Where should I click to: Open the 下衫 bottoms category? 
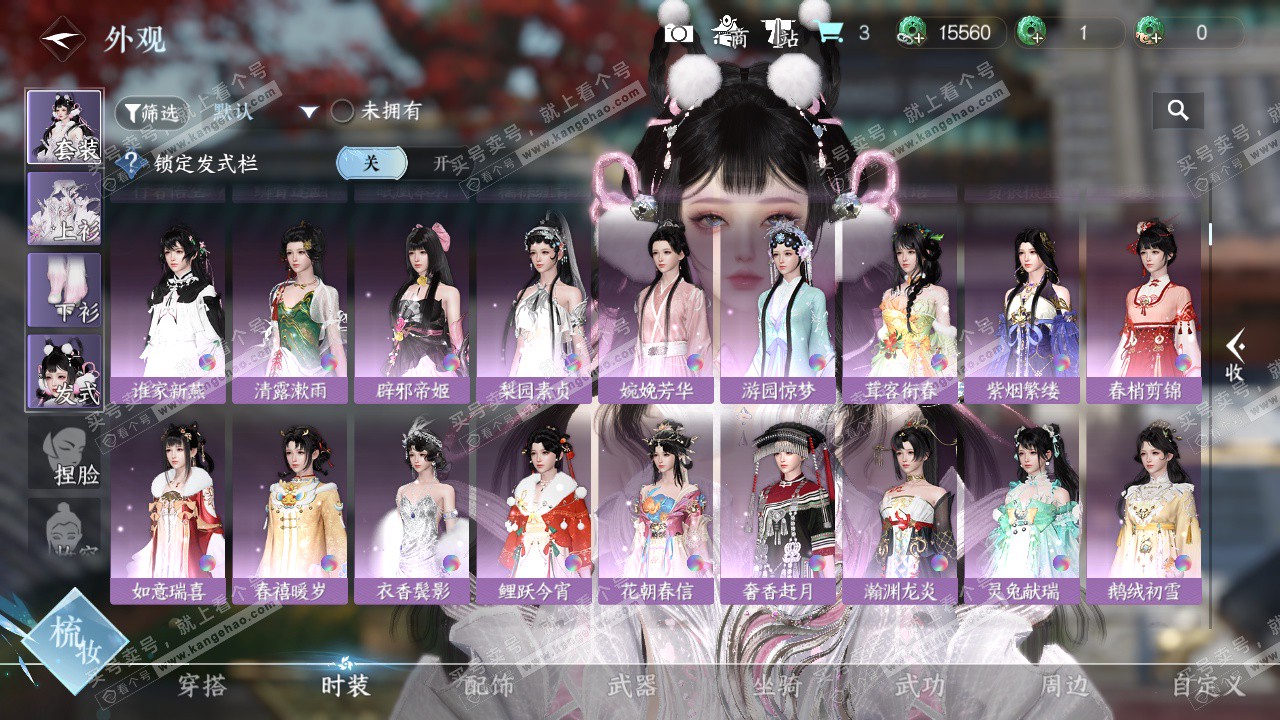click(64, 289)
